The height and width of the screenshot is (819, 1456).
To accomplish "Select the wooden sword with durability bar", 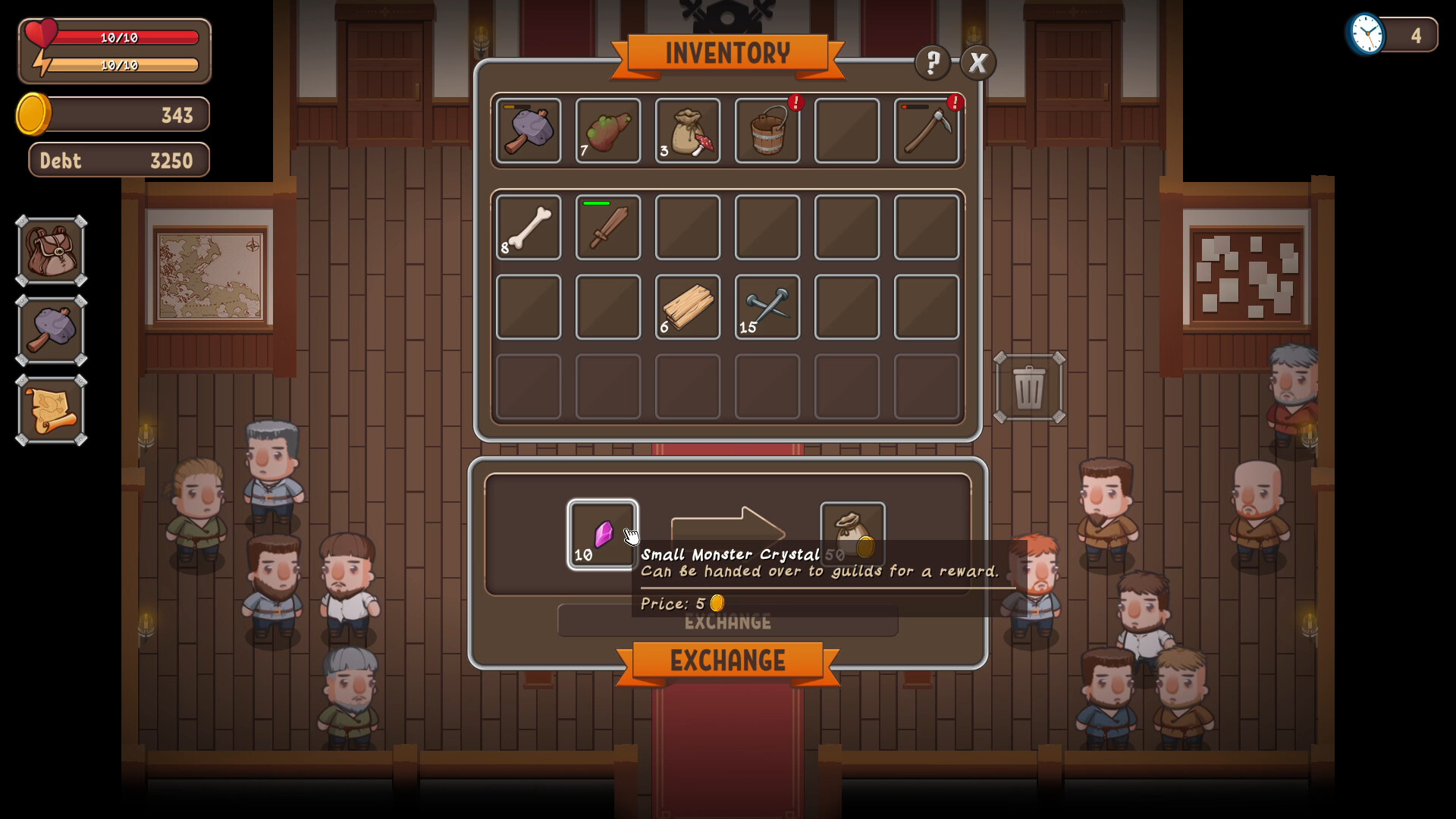I will pyautogui.click(x=607, y=227).
